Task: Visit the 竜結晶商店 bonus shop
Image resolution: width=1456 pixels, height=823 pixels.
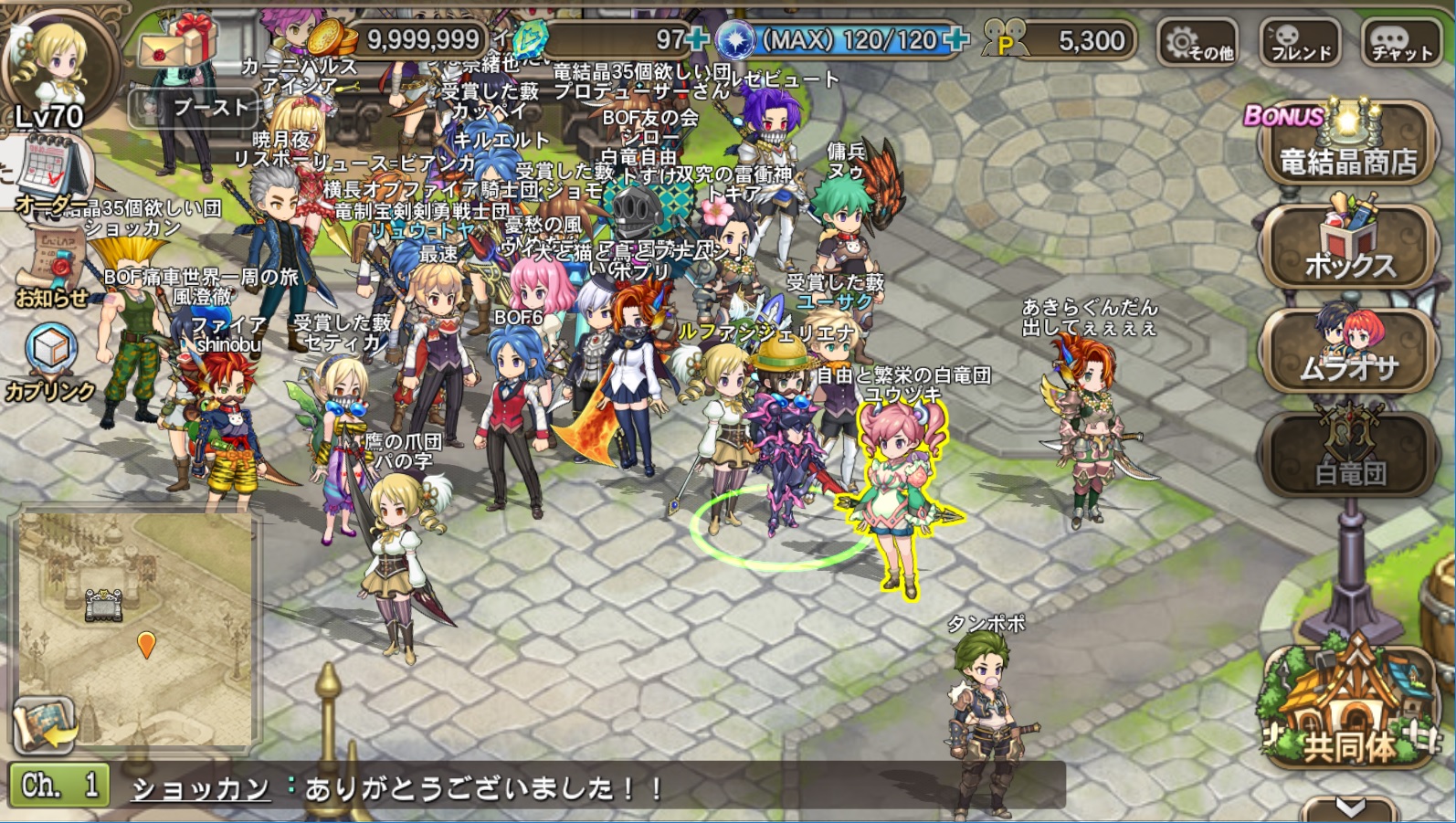Action: click(x=1346, y=146)
